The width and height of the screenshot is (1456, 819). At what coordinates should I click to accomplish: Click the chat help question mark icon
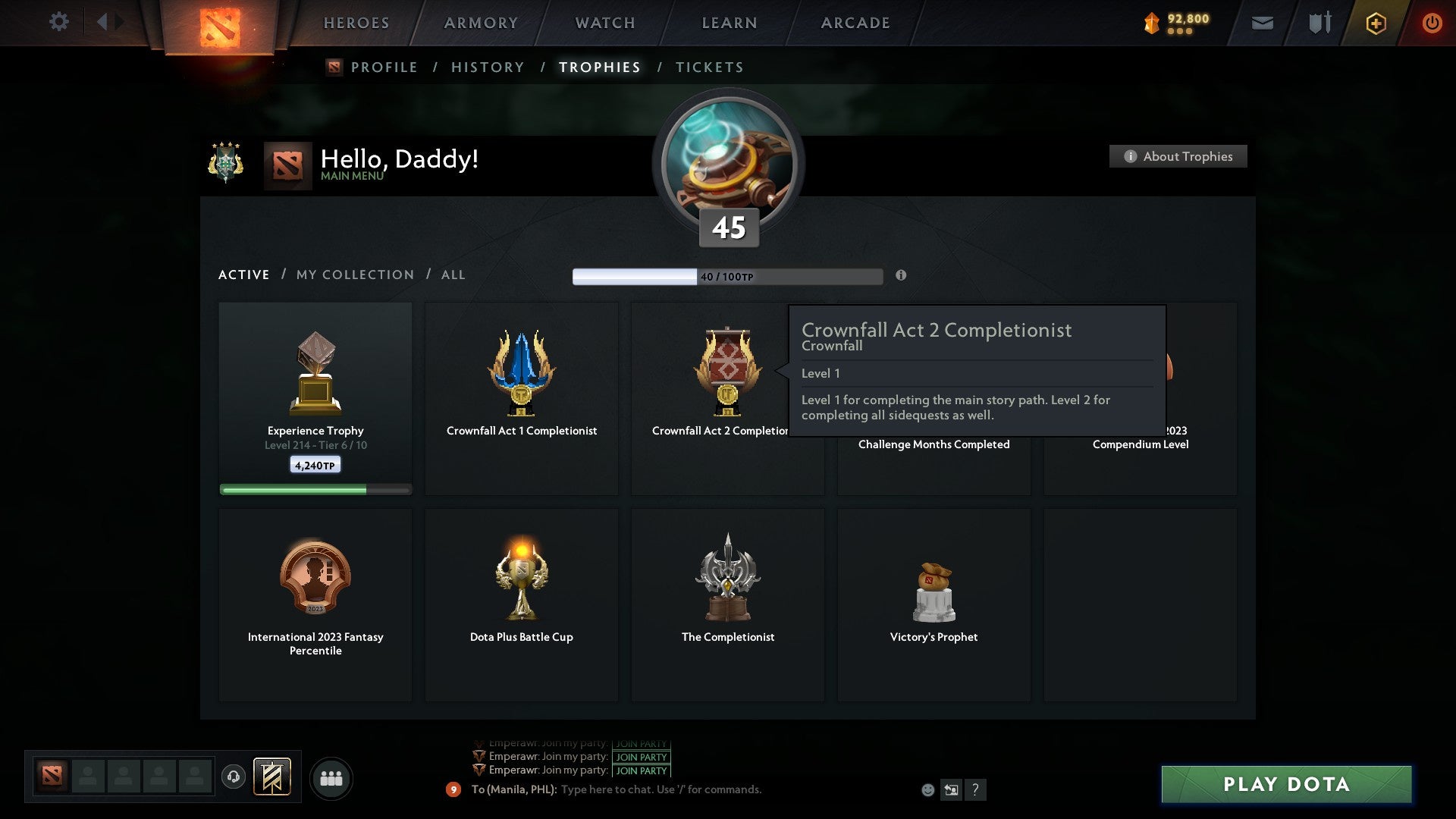976,789
